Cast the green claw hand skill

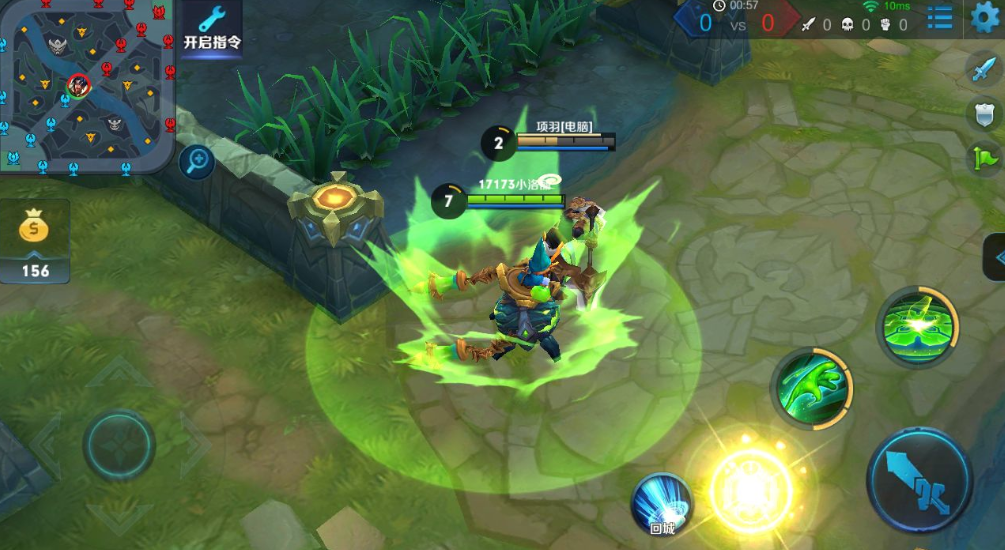(811, 388)
